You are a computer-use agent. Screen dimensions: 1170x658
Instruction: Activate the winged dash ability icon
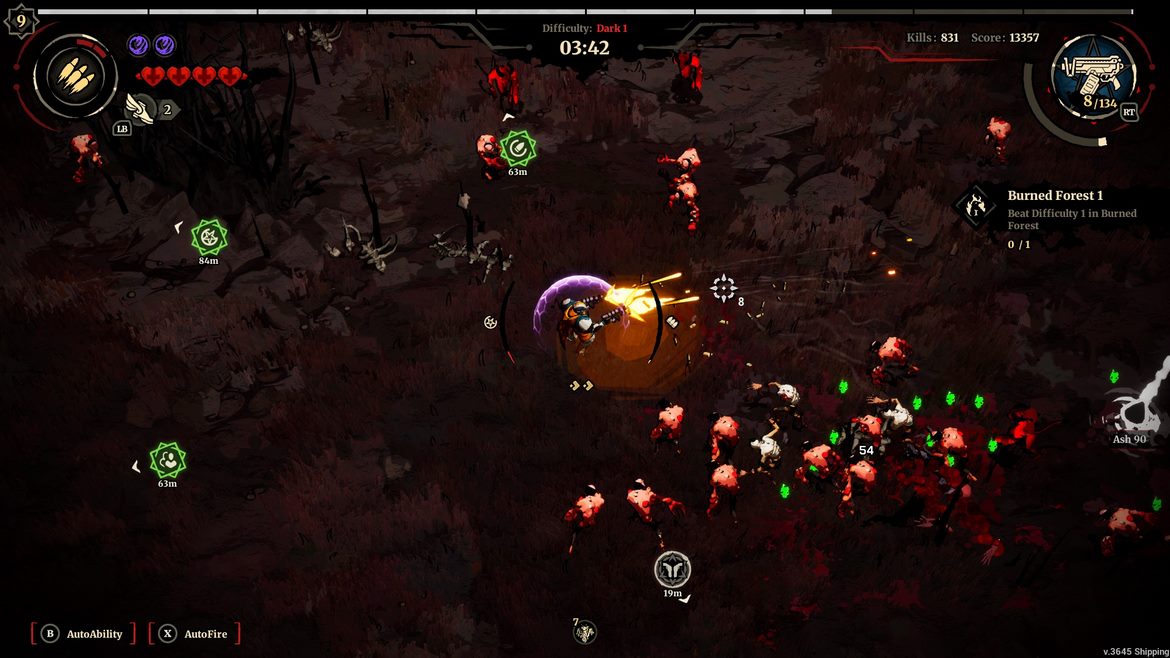click(x=140, y=107)
